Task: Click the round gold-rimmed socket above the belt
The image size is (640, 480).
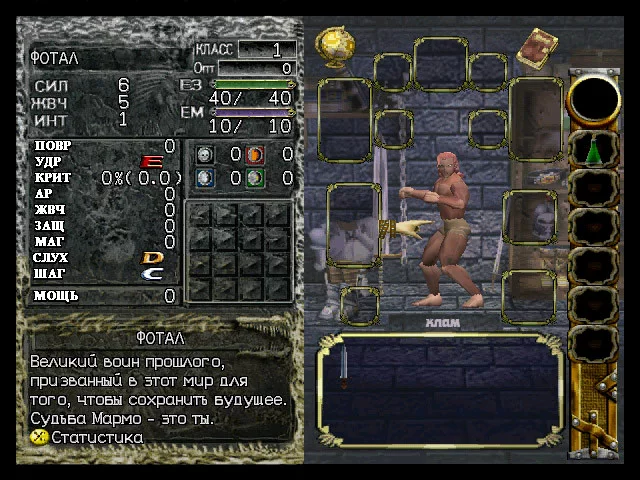Action: coord(593,98)
